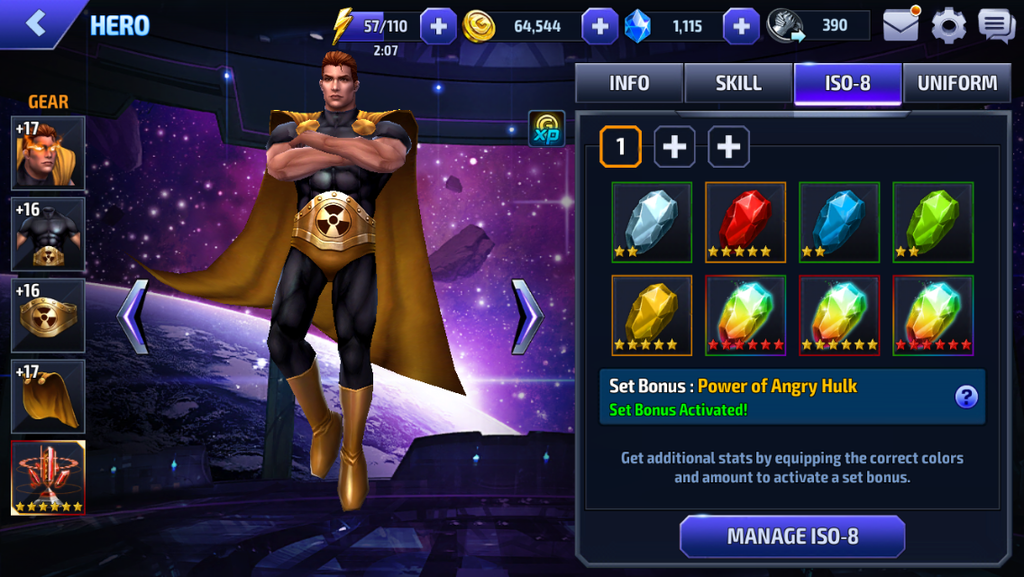This screenshot has width=1024, height=577.
Task: Activate the XP boost icon
Action: coord(547,129)
